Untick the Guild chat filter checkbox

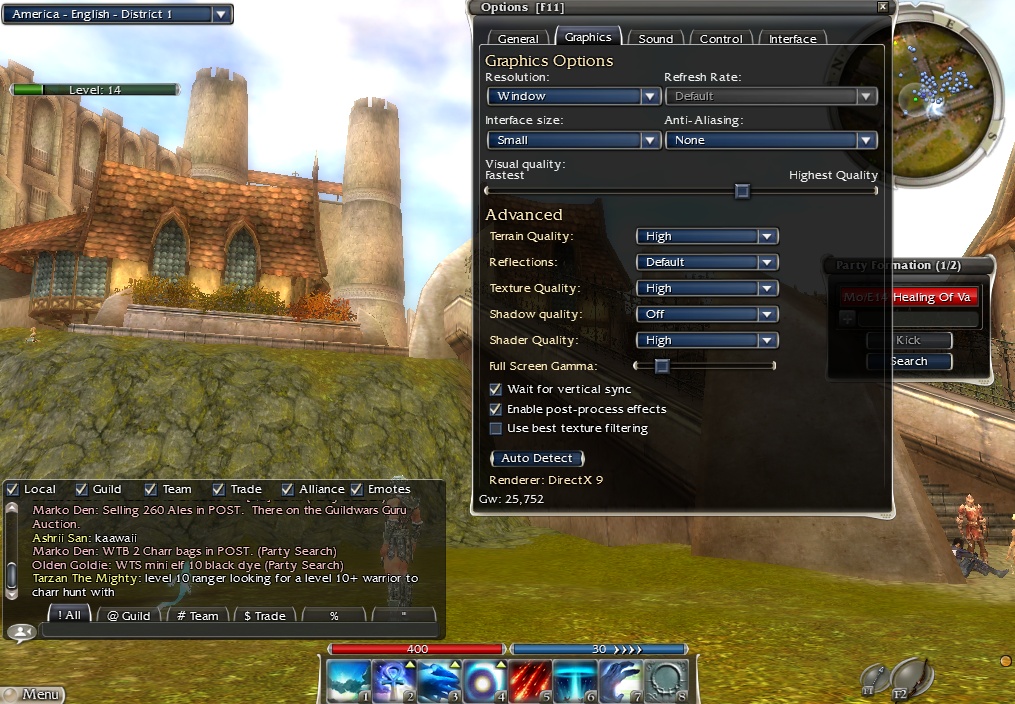82,489
